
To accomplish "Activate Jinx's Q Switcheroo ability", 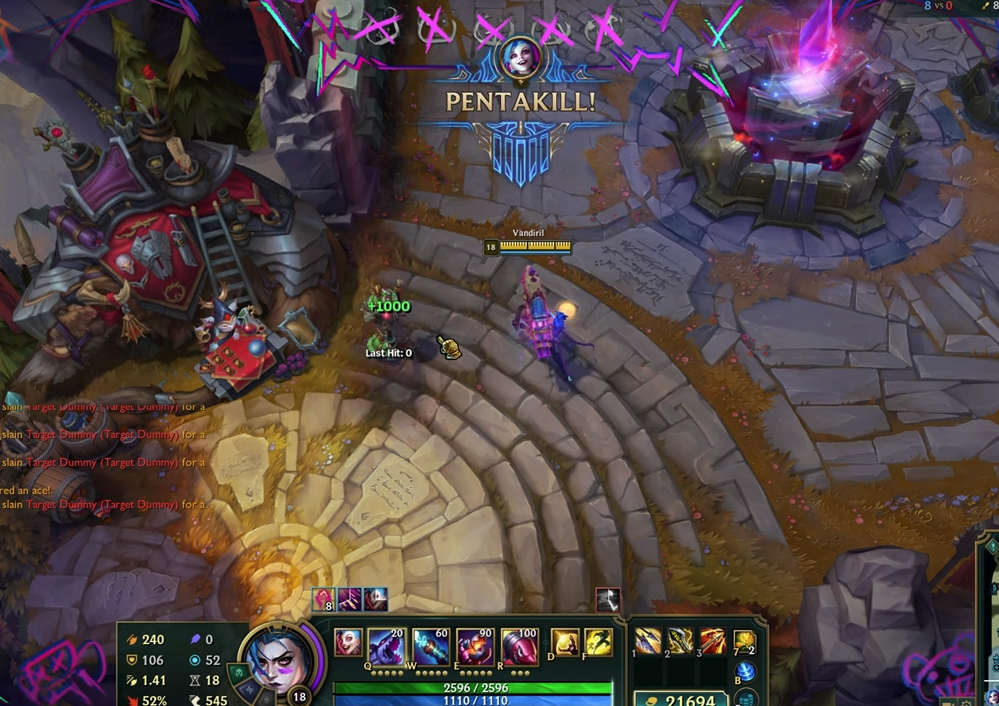I will [386, 645].
